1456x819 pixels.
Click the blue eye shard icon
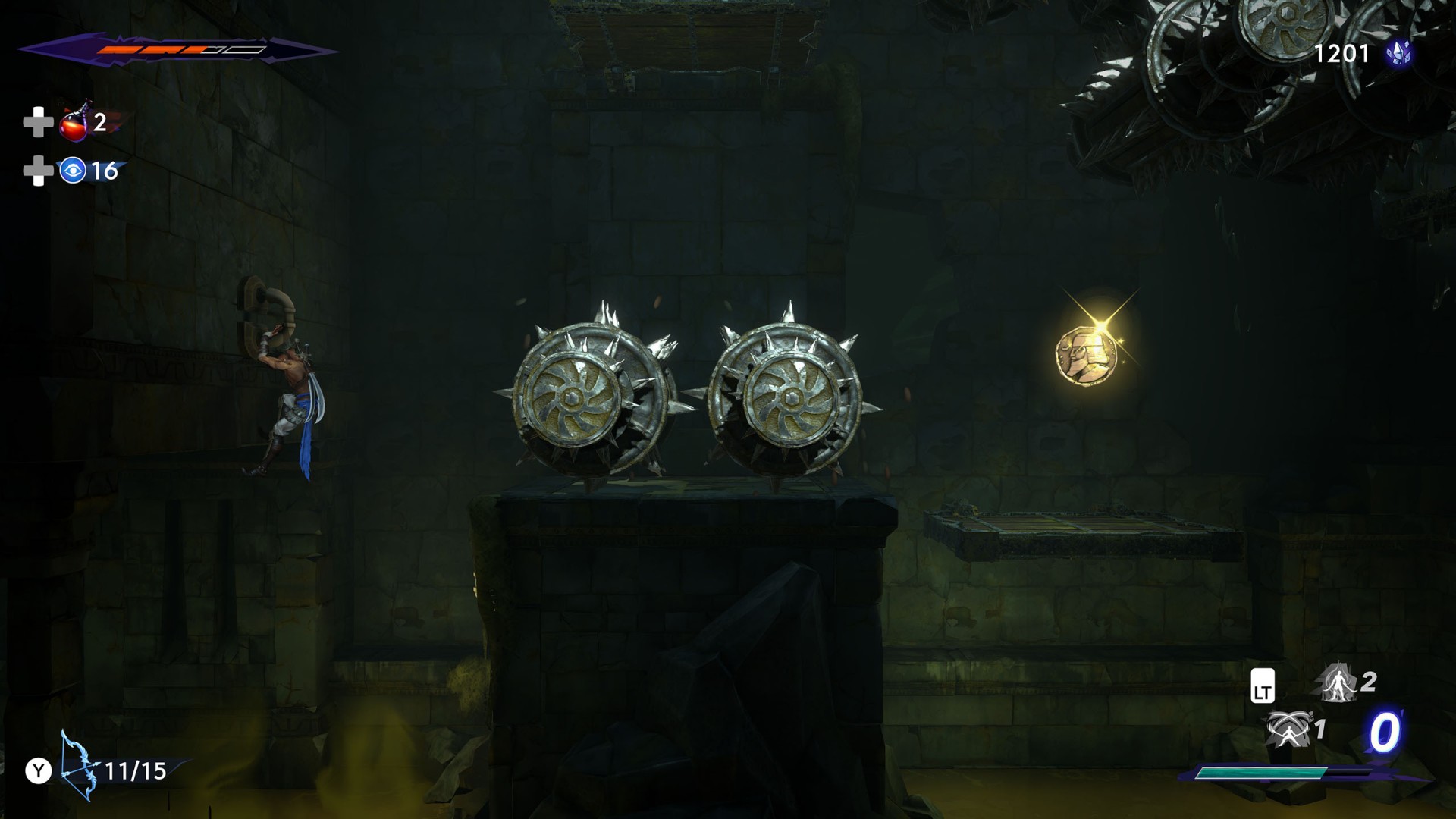[x=73, y=171]
